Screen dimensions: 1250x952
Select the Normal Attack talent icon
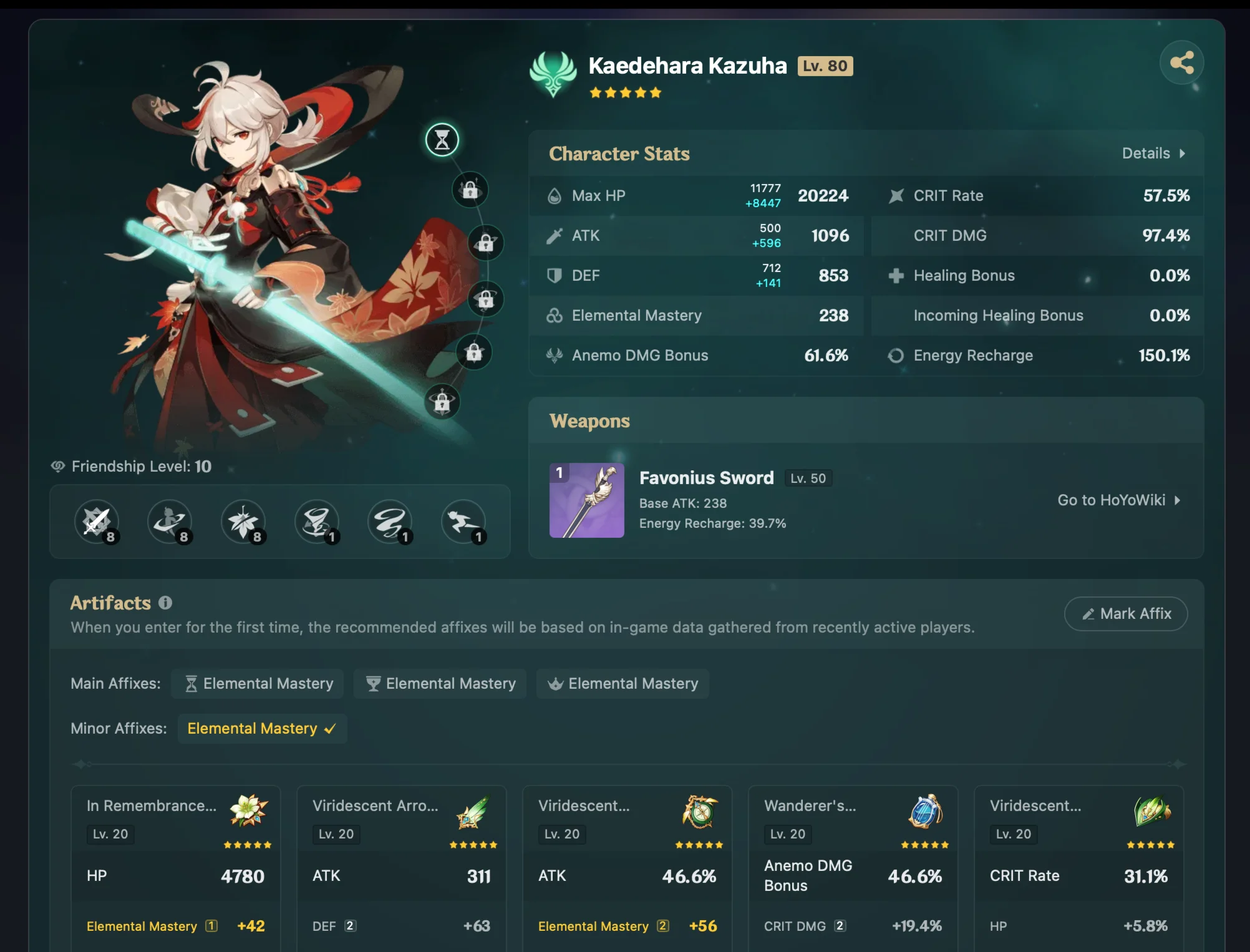pyautogui.click(x=98, y=522)
